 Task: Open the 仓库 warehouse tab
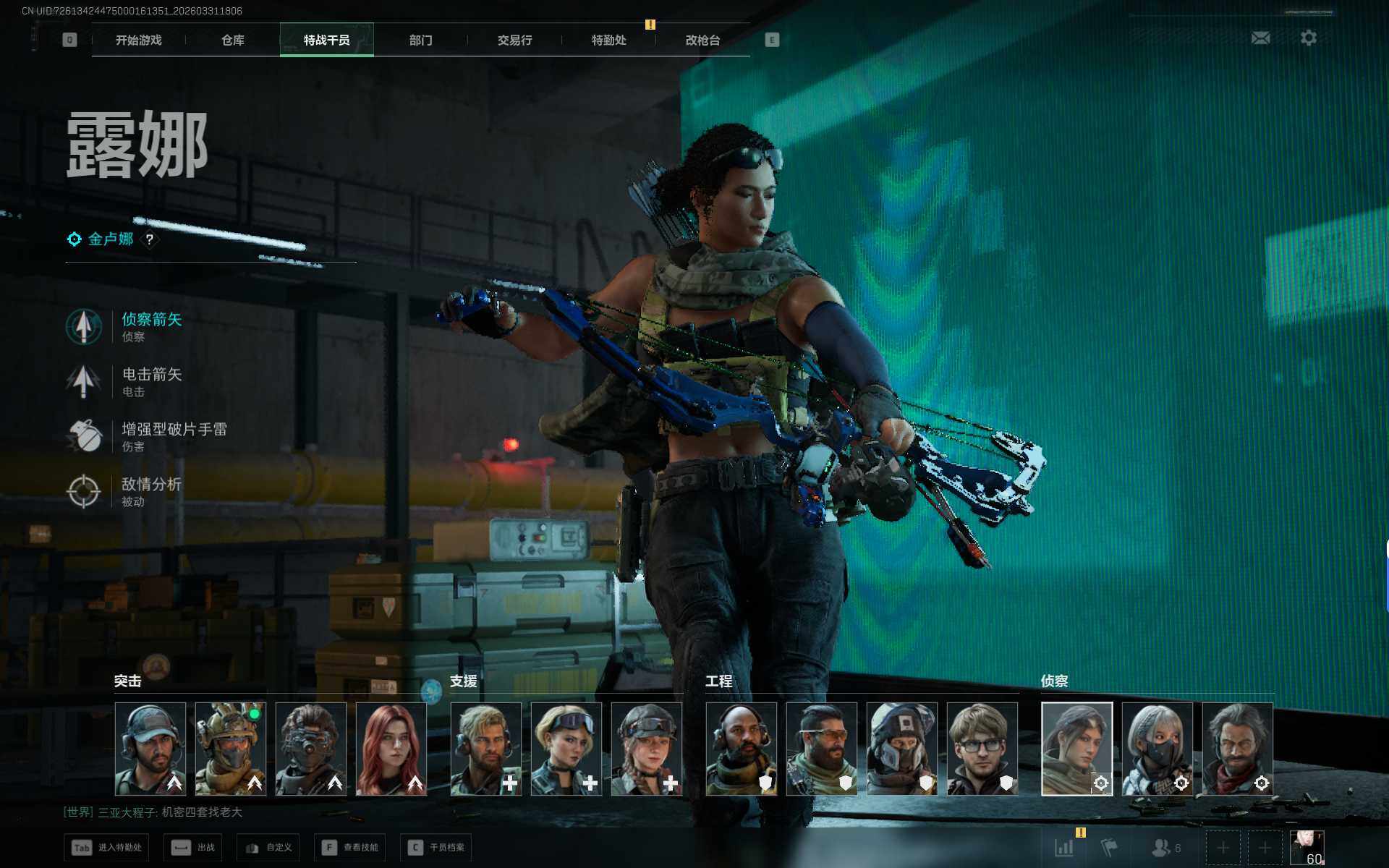pyautogui.click(x=232, y=41)
